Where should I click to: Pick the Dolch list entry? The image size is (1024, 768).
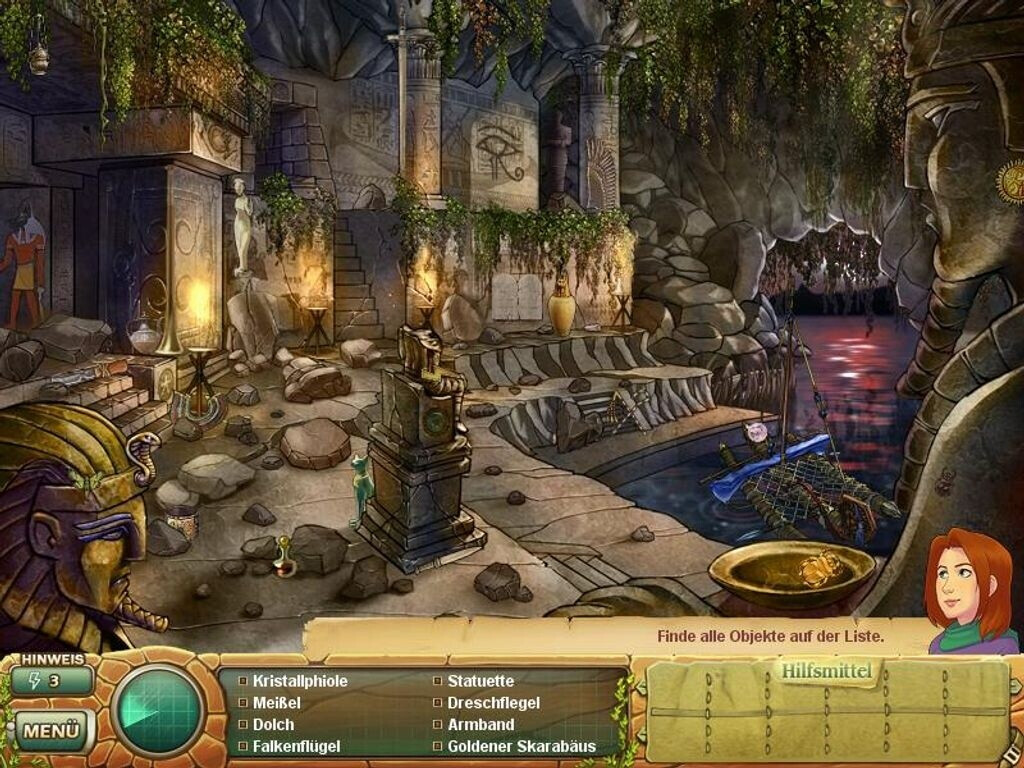pyautogui.click(x=274, y=724)
